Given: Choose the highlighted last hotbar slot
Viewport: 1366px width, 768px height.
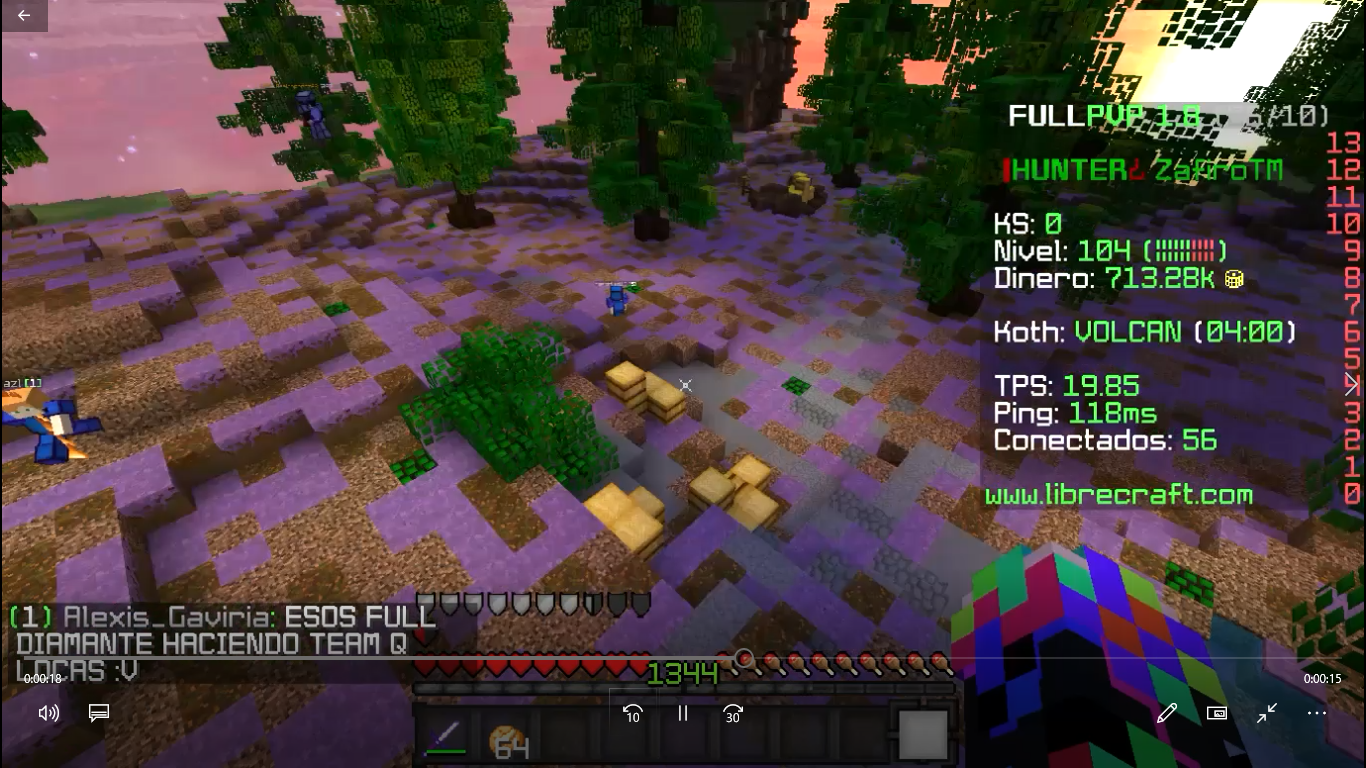Looking at the screenshot, I should click(922, 736).
